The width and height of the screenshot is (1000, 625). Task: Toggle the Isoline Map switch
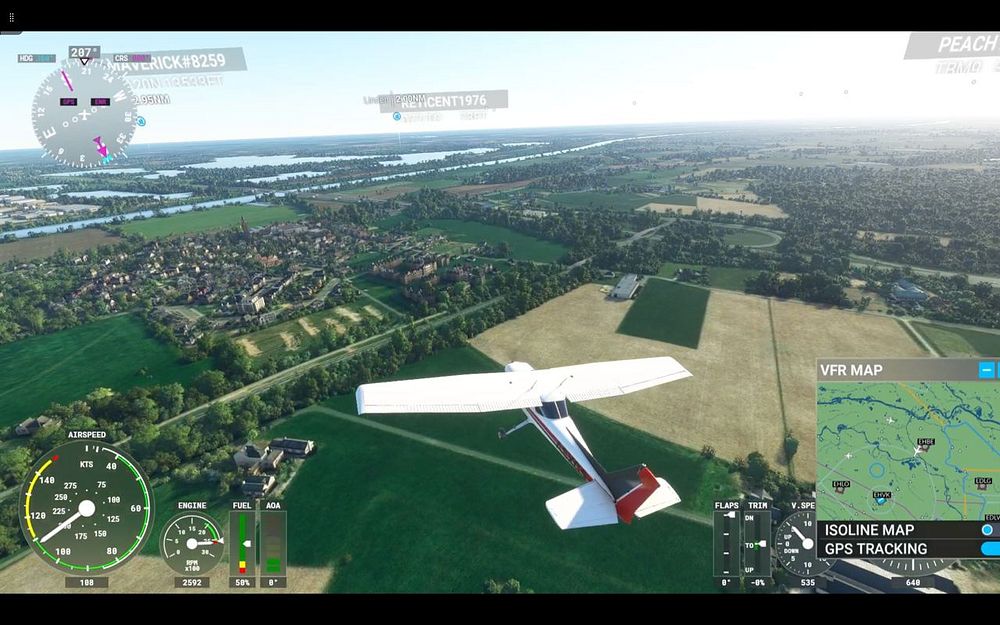tap(988, 530)
